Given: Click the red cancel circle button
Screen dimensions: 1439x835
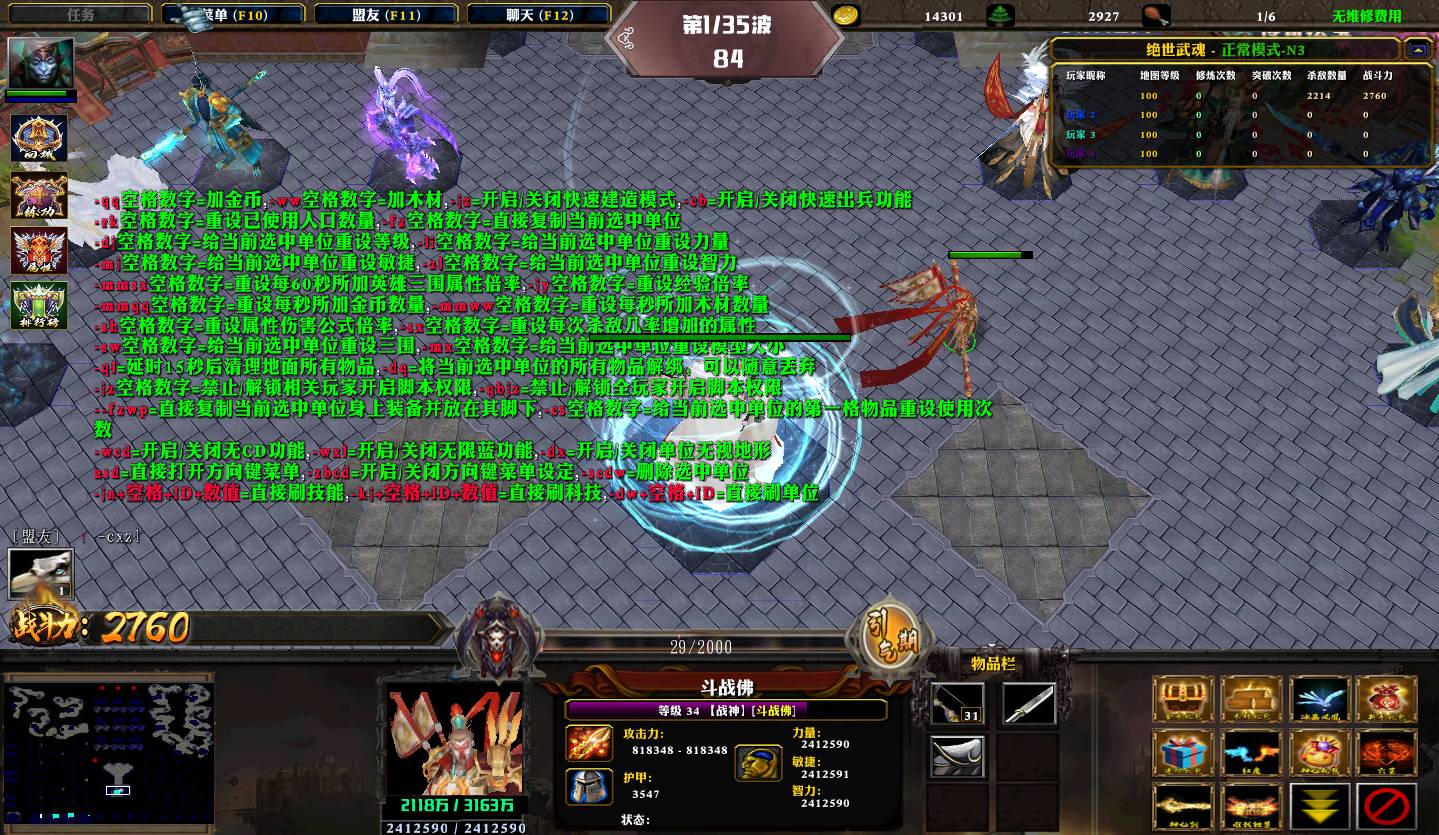Looking at the screenshot, I should pyautogui.click(x=1388, y=806).
